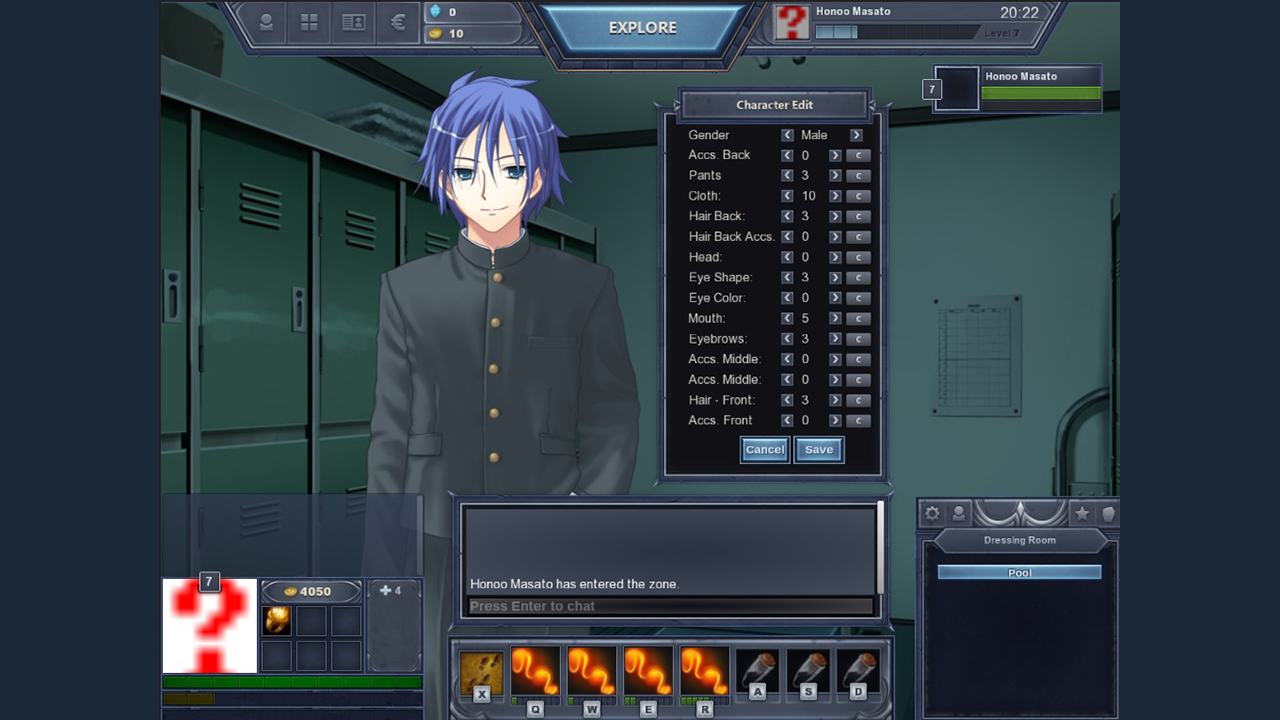Viewport: 1280px width, 720px height.
Task: Decrease the Mouth value
Action: pos(787,319)
